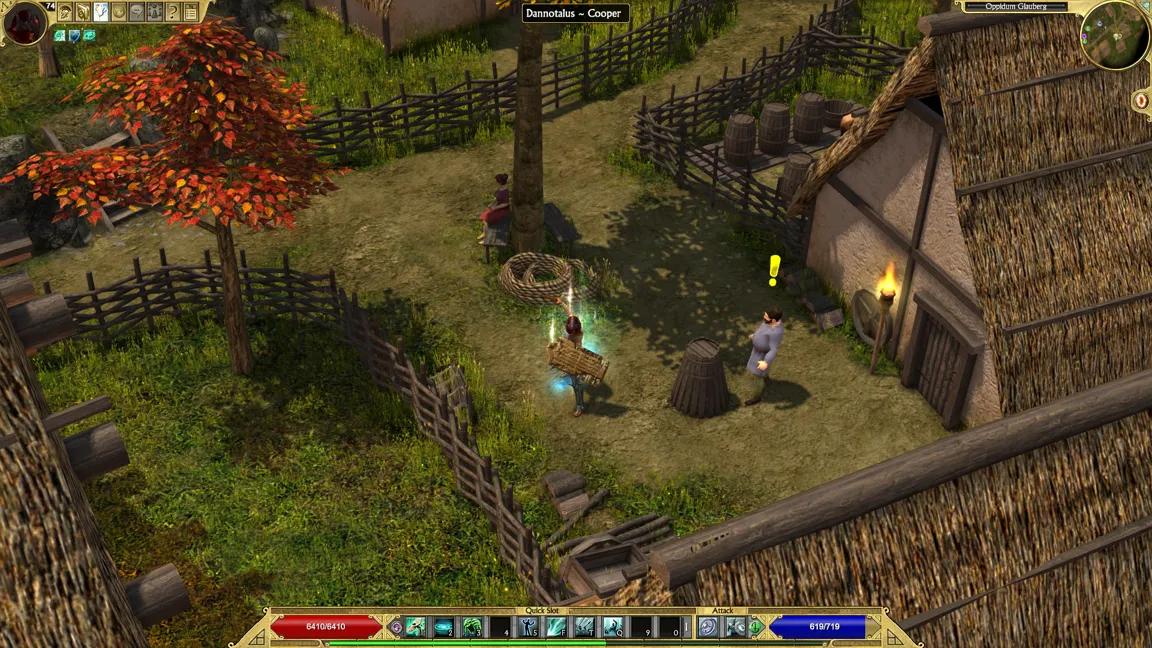Activate the skill bound to Q
Image resolution: width=1152 pixels, height=648 pixels.
612,627
